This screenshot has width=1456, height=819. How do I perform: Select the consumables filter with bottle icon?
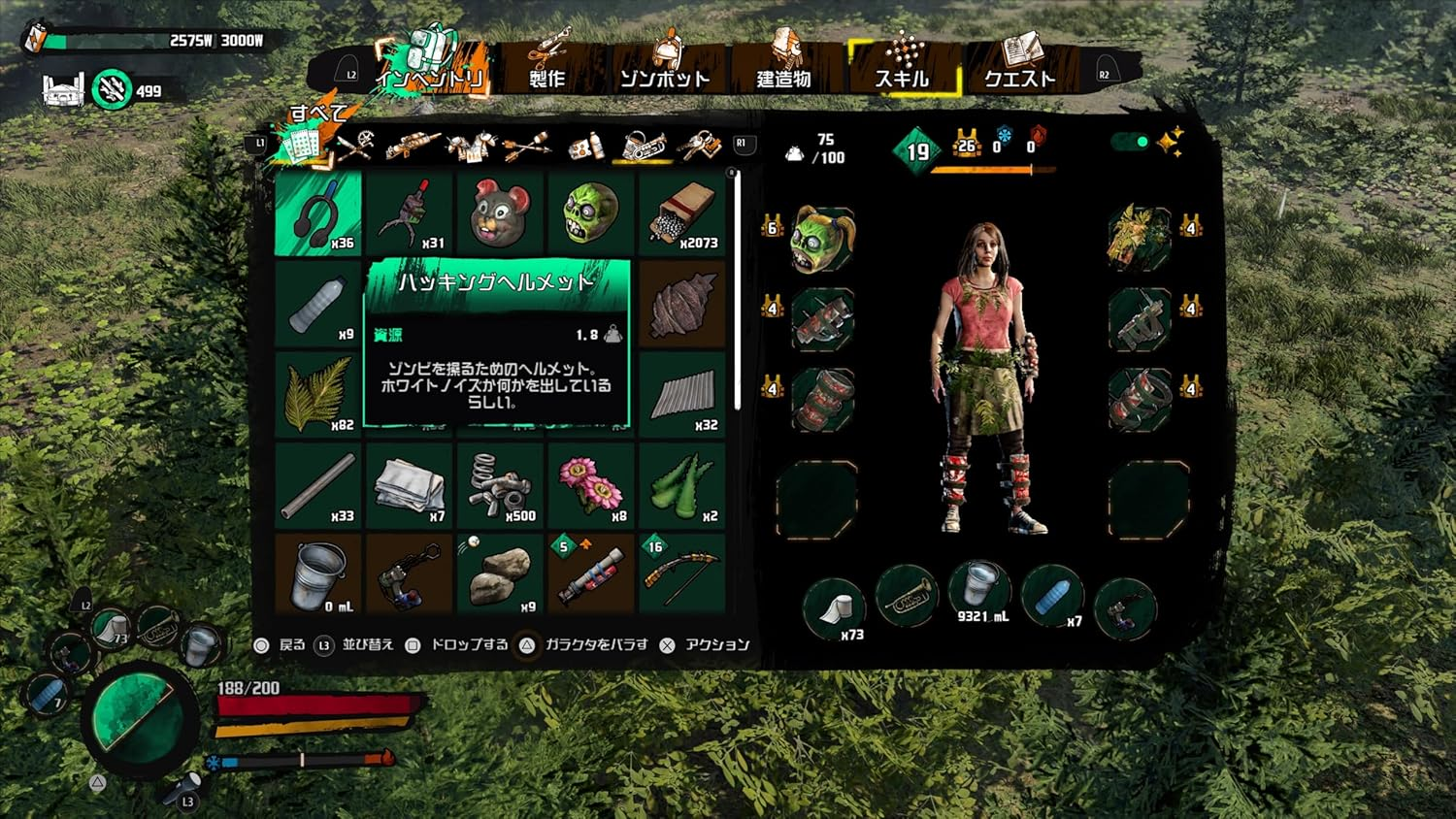click(587, 146)
